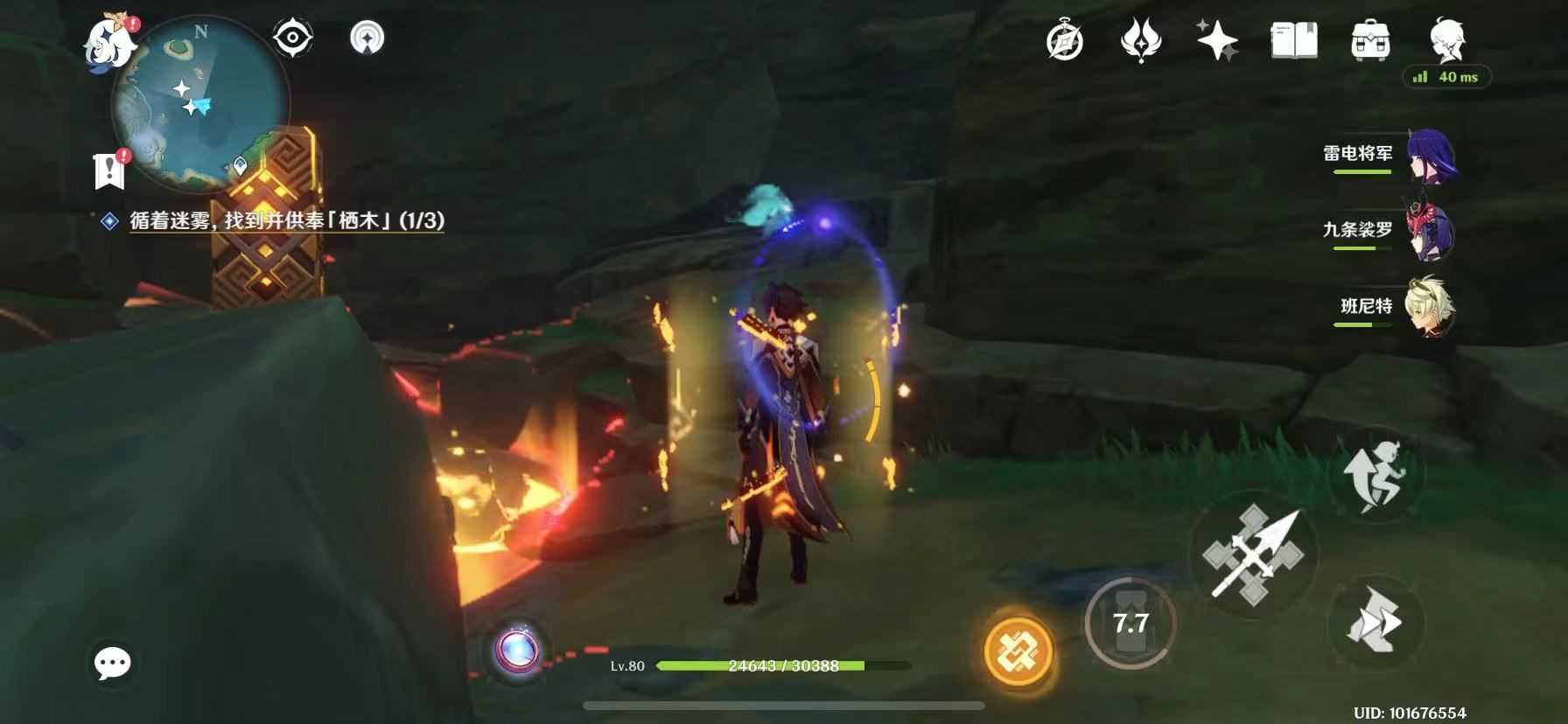Viewport: 1568px width, 724px height.
Task: Open the chat speech bubble
Action: click(x=113, y=664)
